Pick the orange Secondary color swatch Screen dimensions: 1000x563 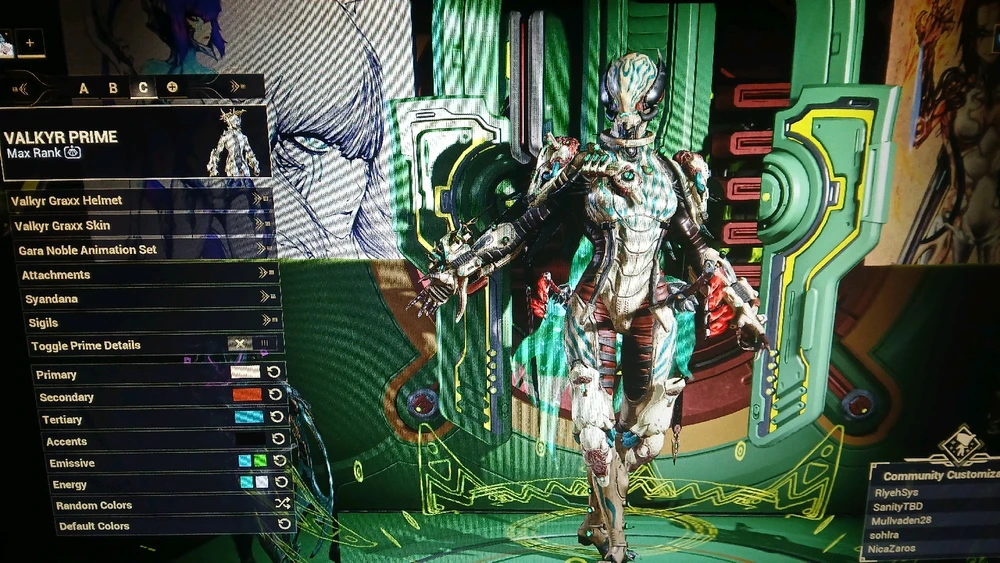[x=246, y=396]
